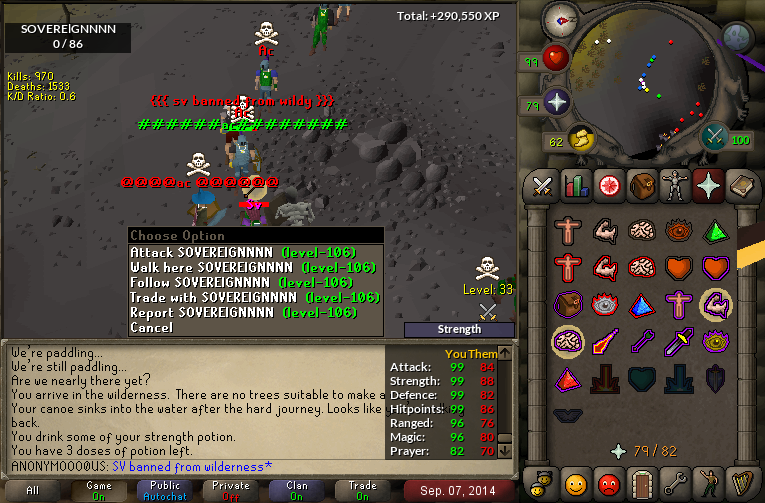The height and width of the screenshot is (503, 765).
Task: Open the Inventory backpack tab
Action: click(x=641, y=185)
